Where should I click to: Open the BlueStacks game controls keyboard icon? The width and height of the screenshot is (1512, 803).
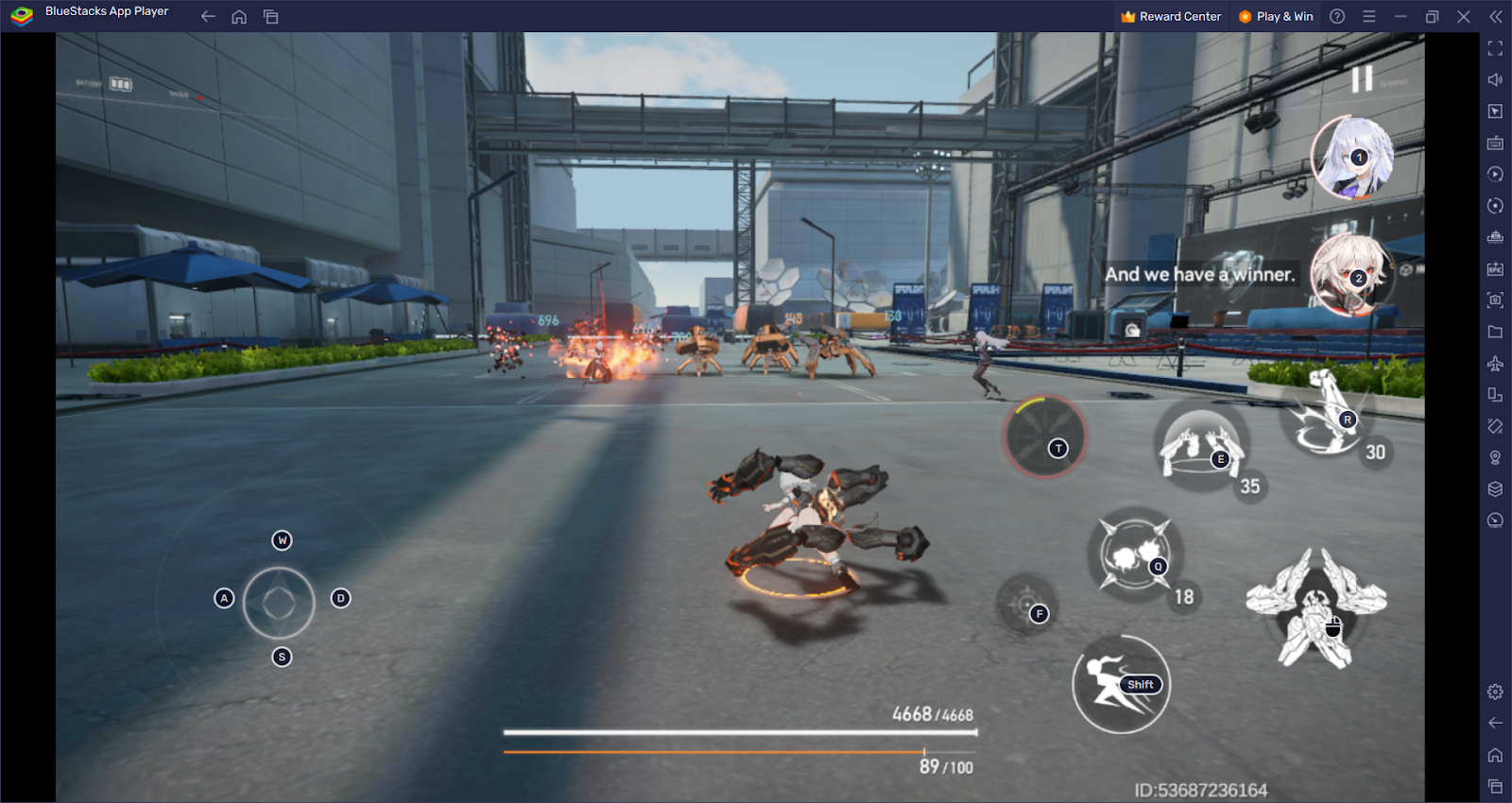pos(1496,143)
